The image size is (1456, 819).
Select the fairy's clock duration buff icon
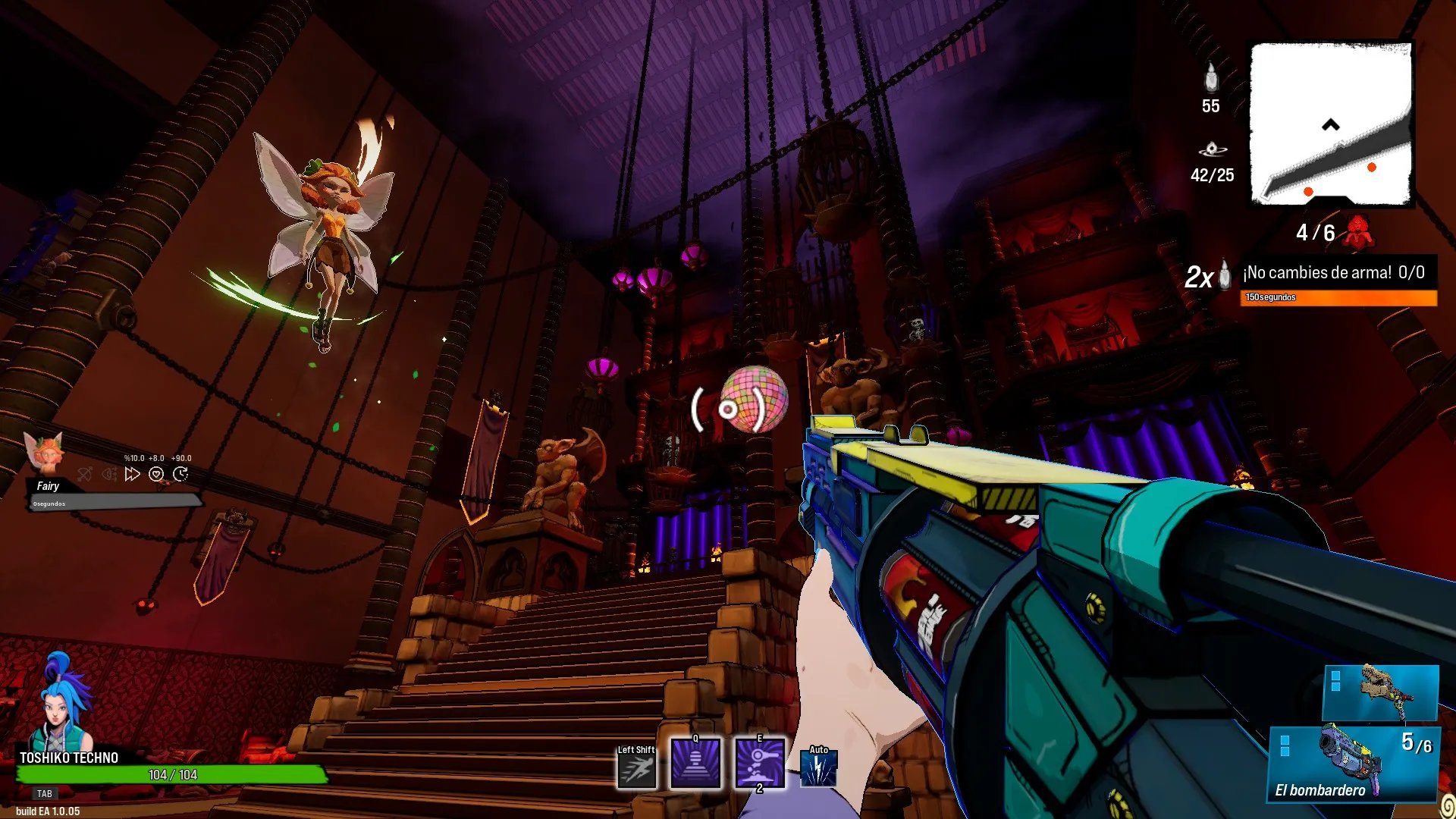click(180, 475)
